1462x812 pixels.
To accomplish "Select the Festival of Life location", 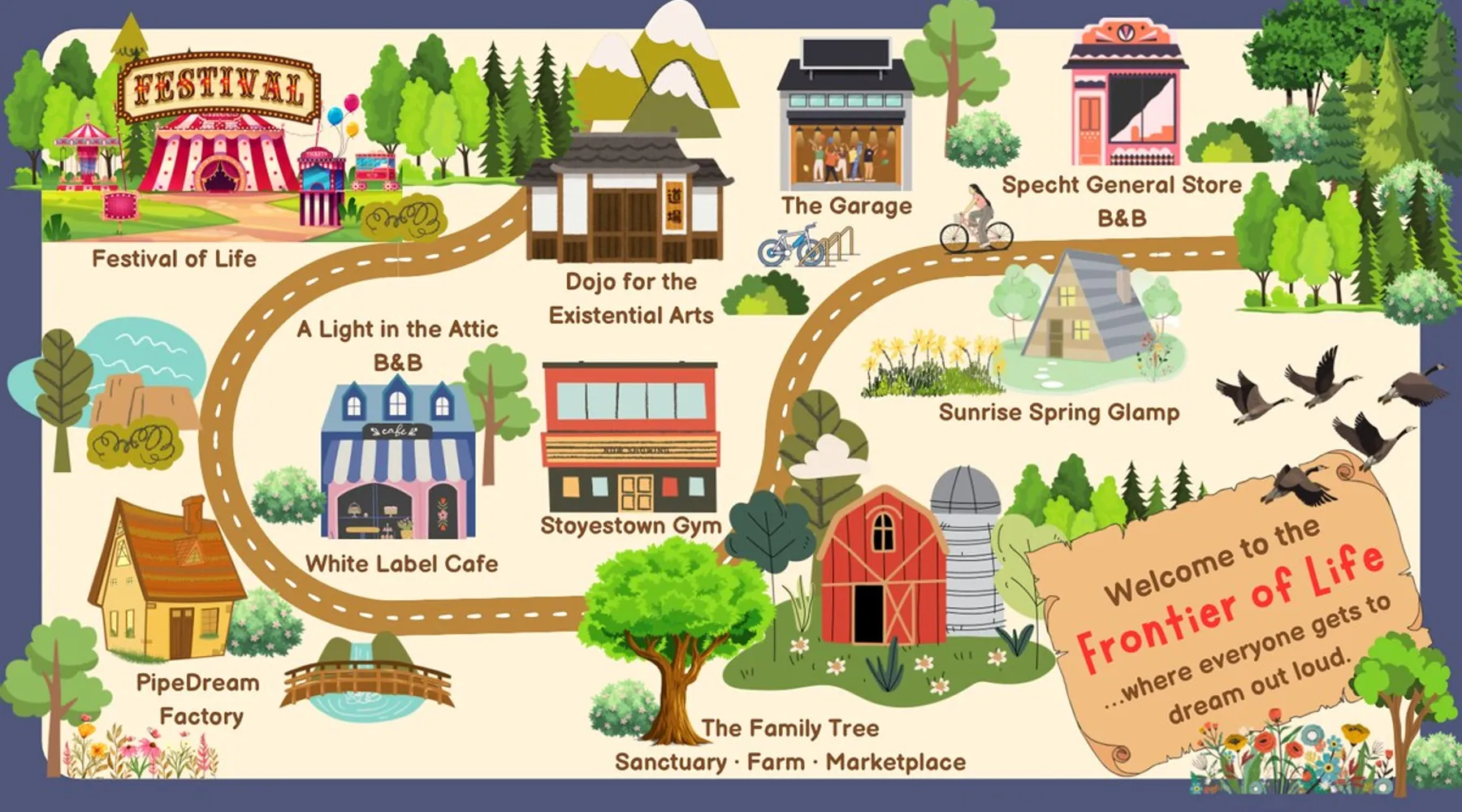I will point(215,150).
